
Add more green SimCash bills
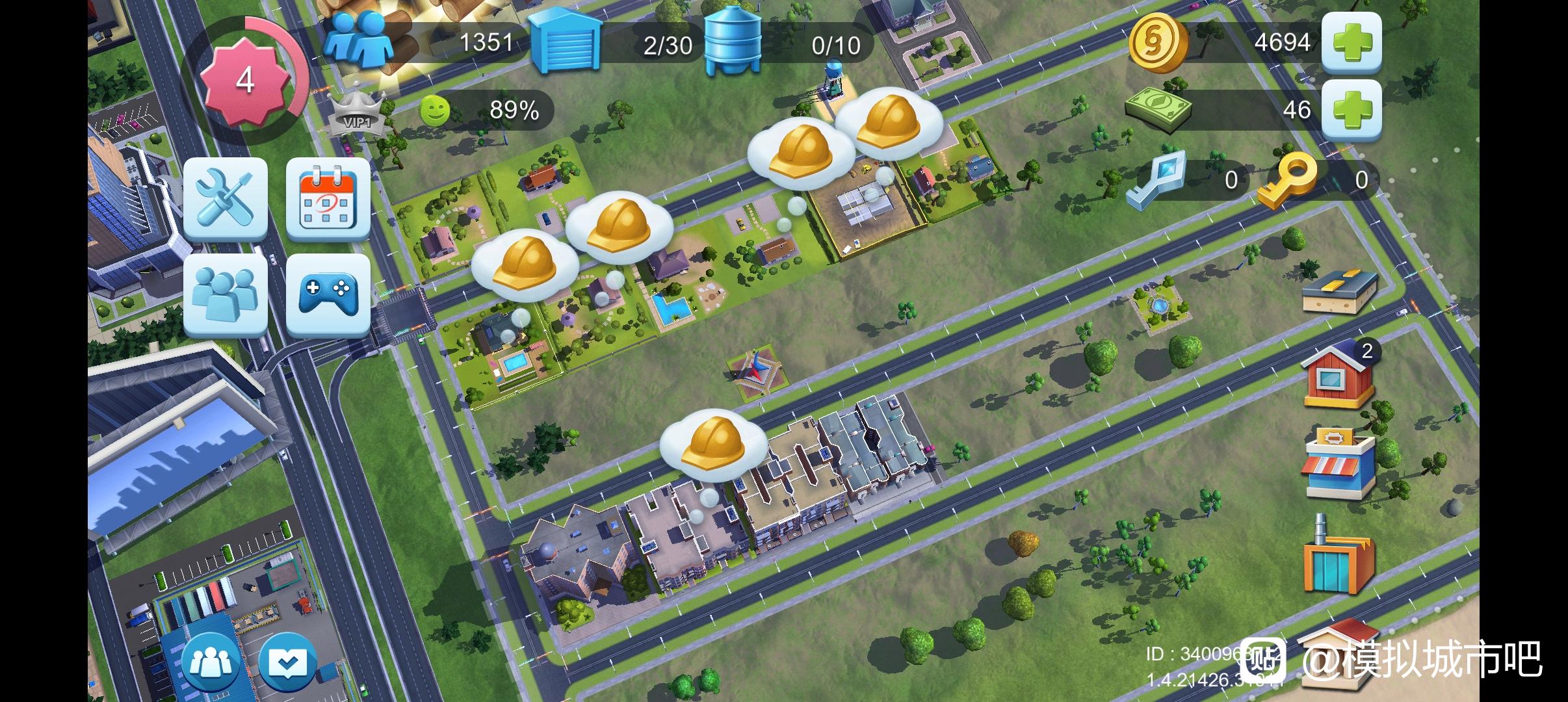[x=1351, y=110]
